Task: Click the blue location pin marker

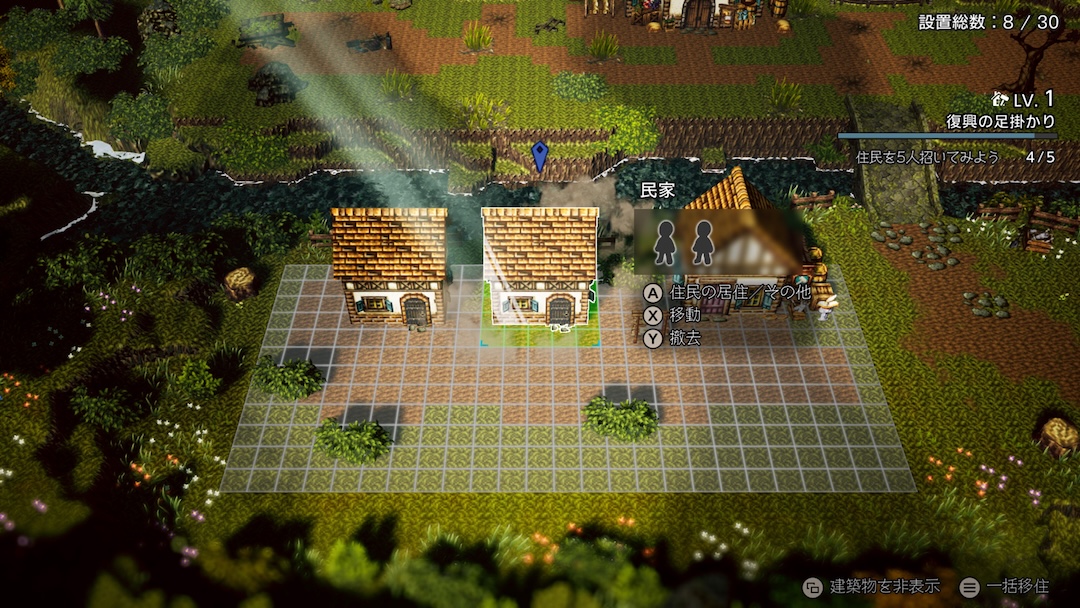Action: click(x=540, y=156)
